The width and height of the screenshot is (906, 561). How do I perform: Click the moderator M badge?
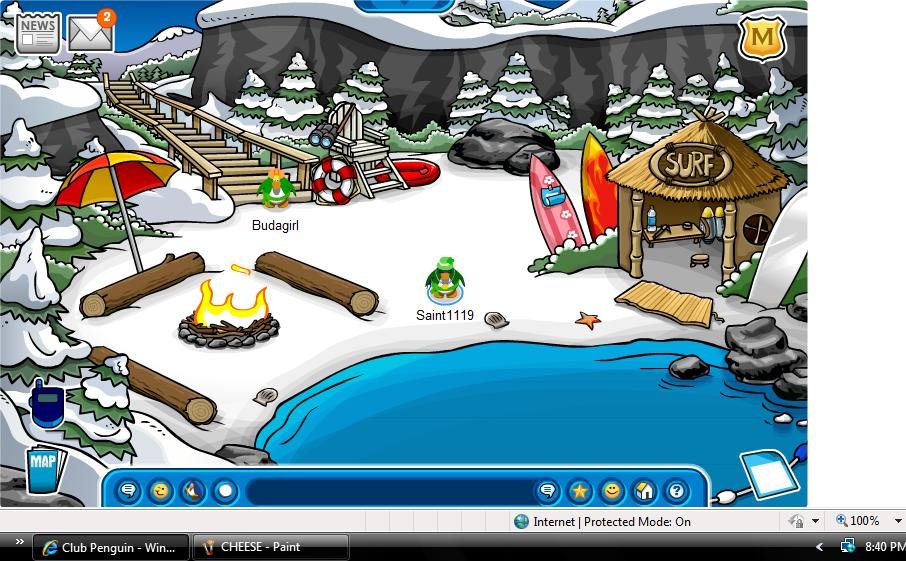pos(760,39)
